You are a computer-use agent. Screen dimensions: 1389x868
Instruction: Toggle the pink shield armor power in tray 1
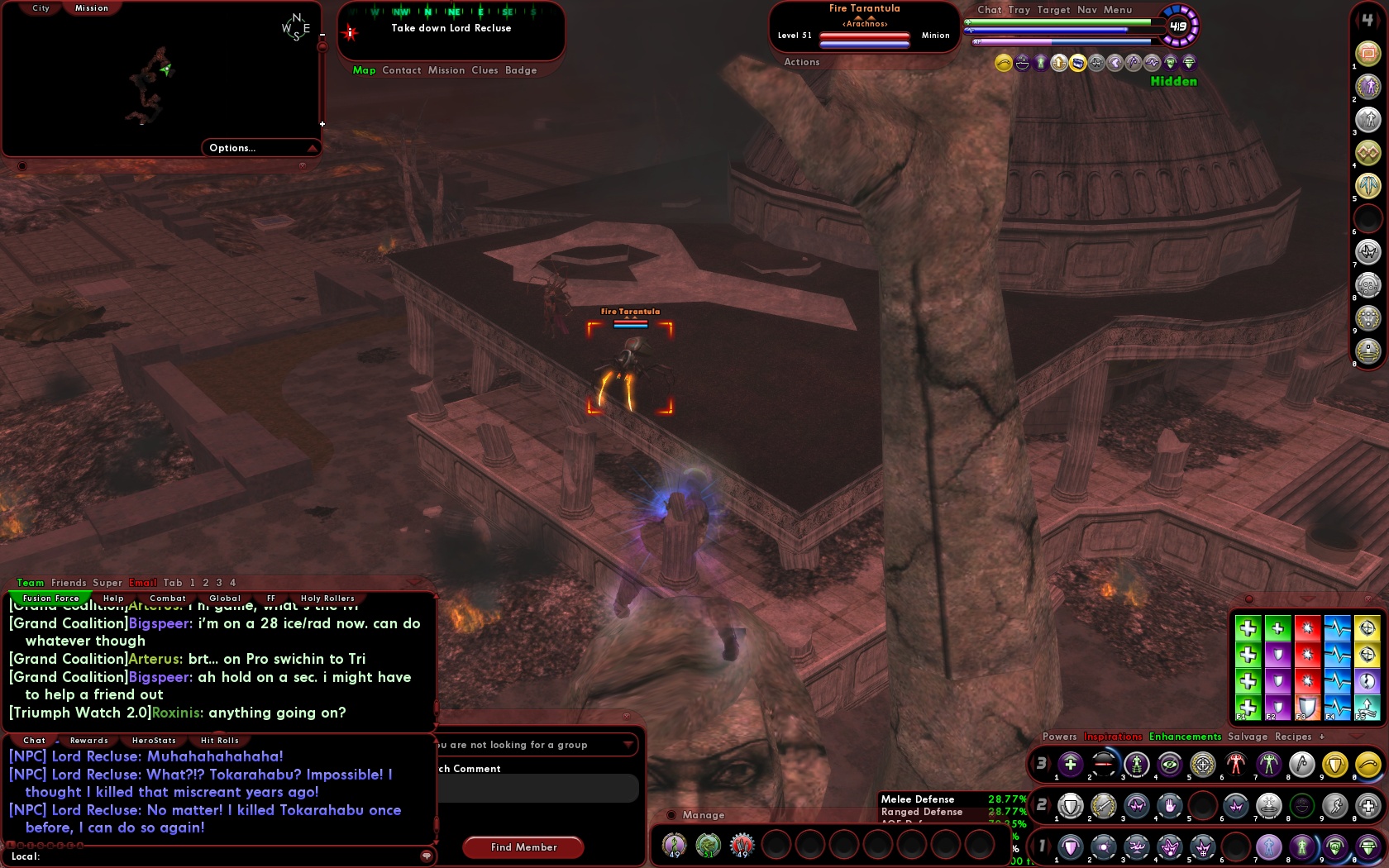1071,847
